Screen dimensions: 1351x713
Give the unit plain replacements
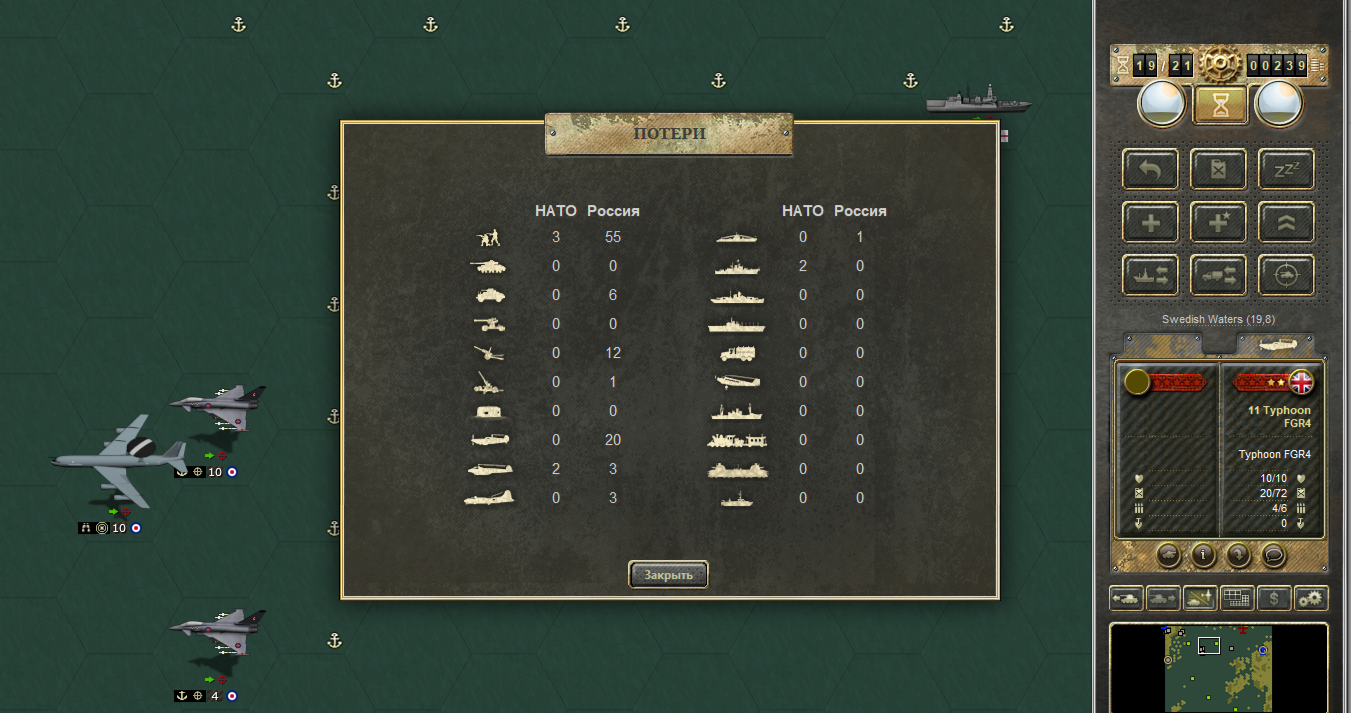(x=1150, y=222)
